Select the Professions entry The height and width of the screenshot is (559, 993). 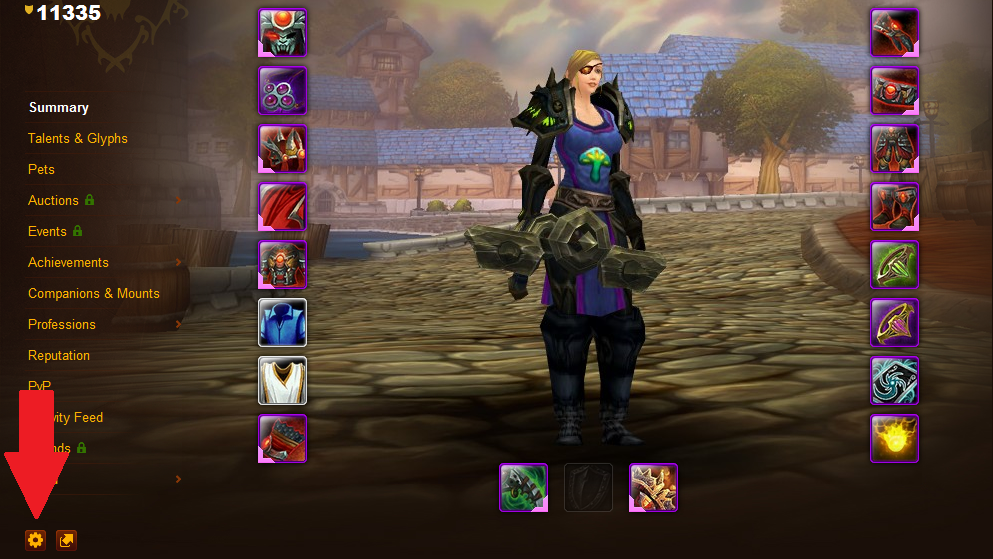[x=62, y=325]
